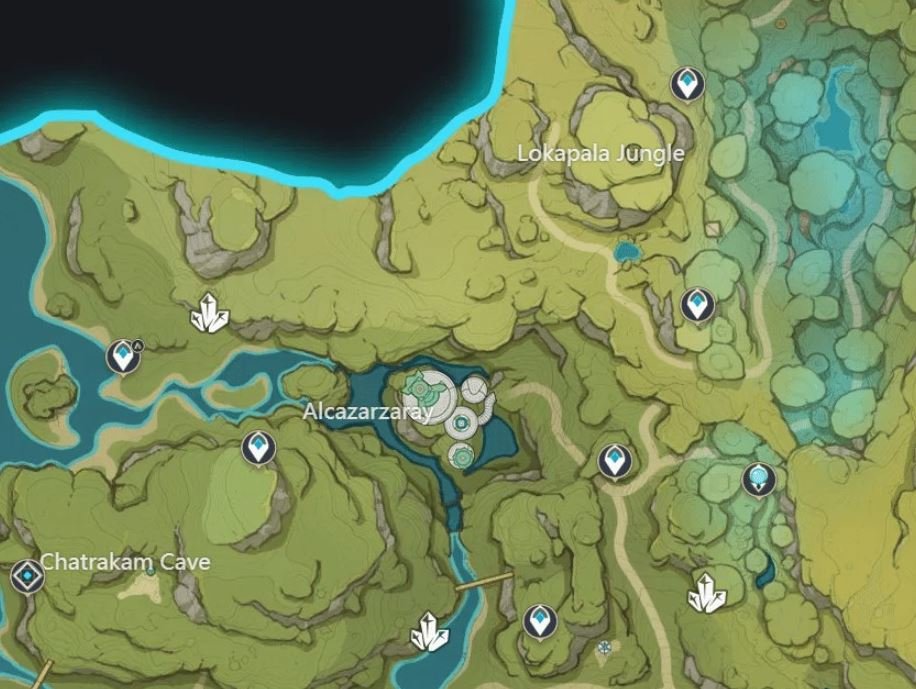Screen dimensions: 916x689
Task: Click the white crystal marker nearest the badged waypoint
Action: point(209,314)
